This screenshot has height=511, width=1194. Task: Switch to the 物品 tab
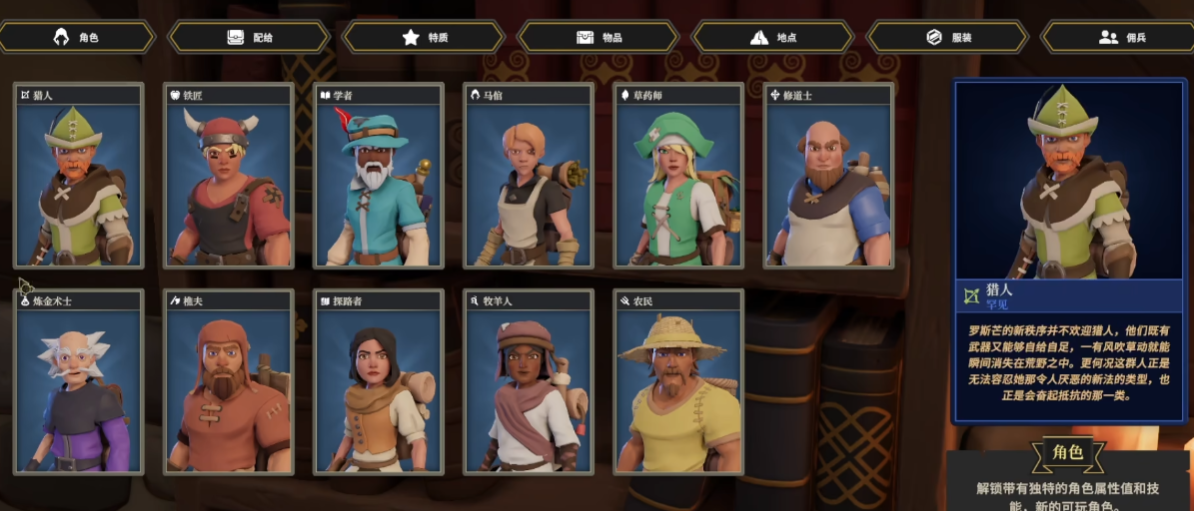click(599, 37)
